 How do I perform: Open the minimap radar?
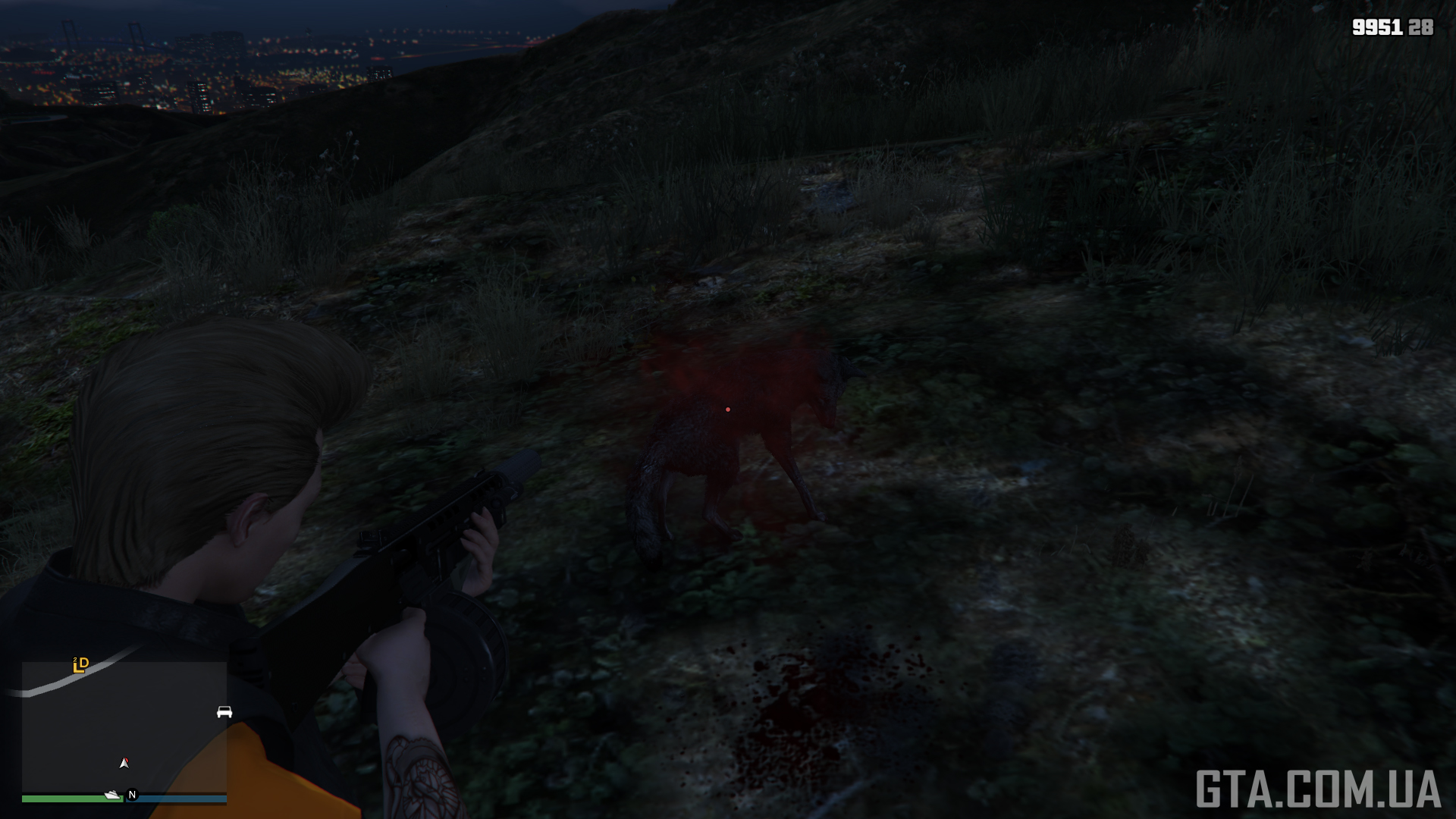(x=124, y=727)
